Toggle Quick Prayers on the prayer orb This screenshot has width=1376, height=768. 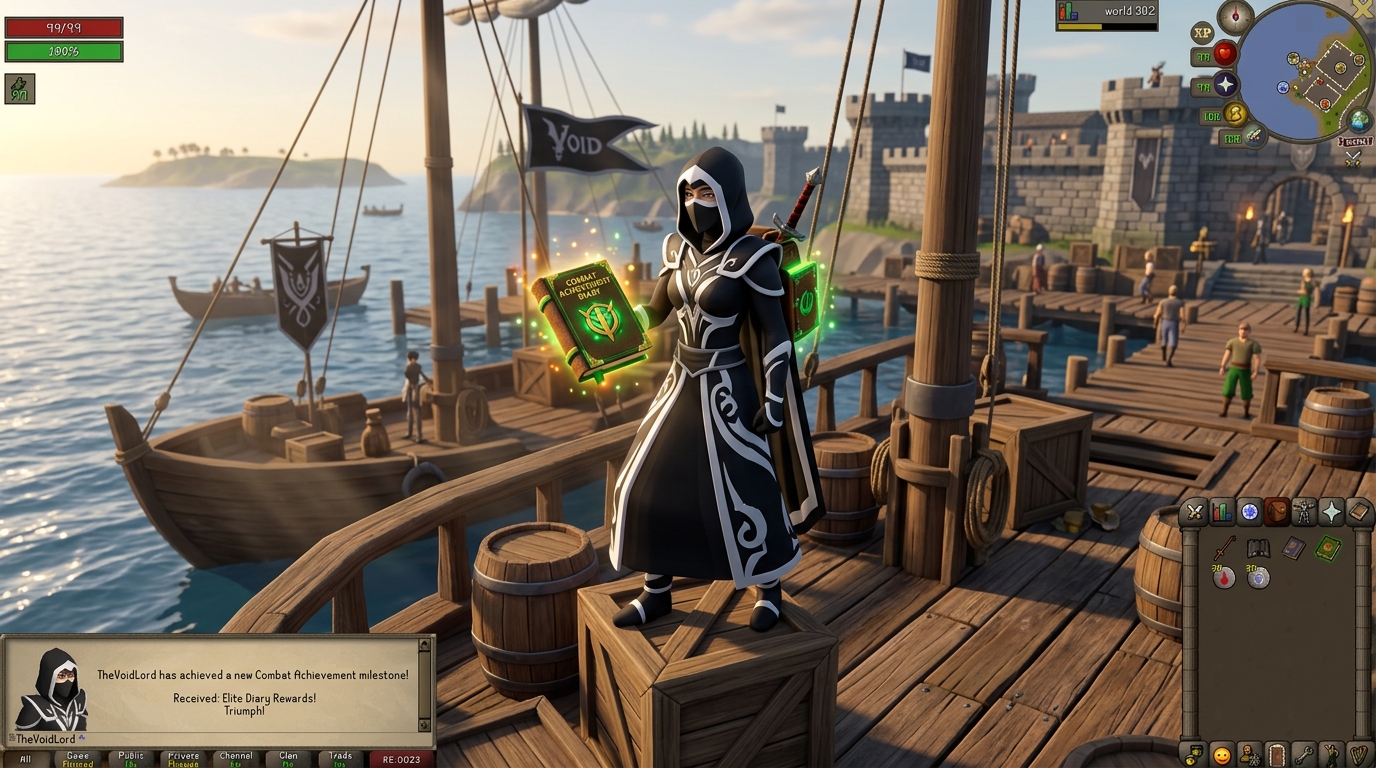[x=1225, y=85]
